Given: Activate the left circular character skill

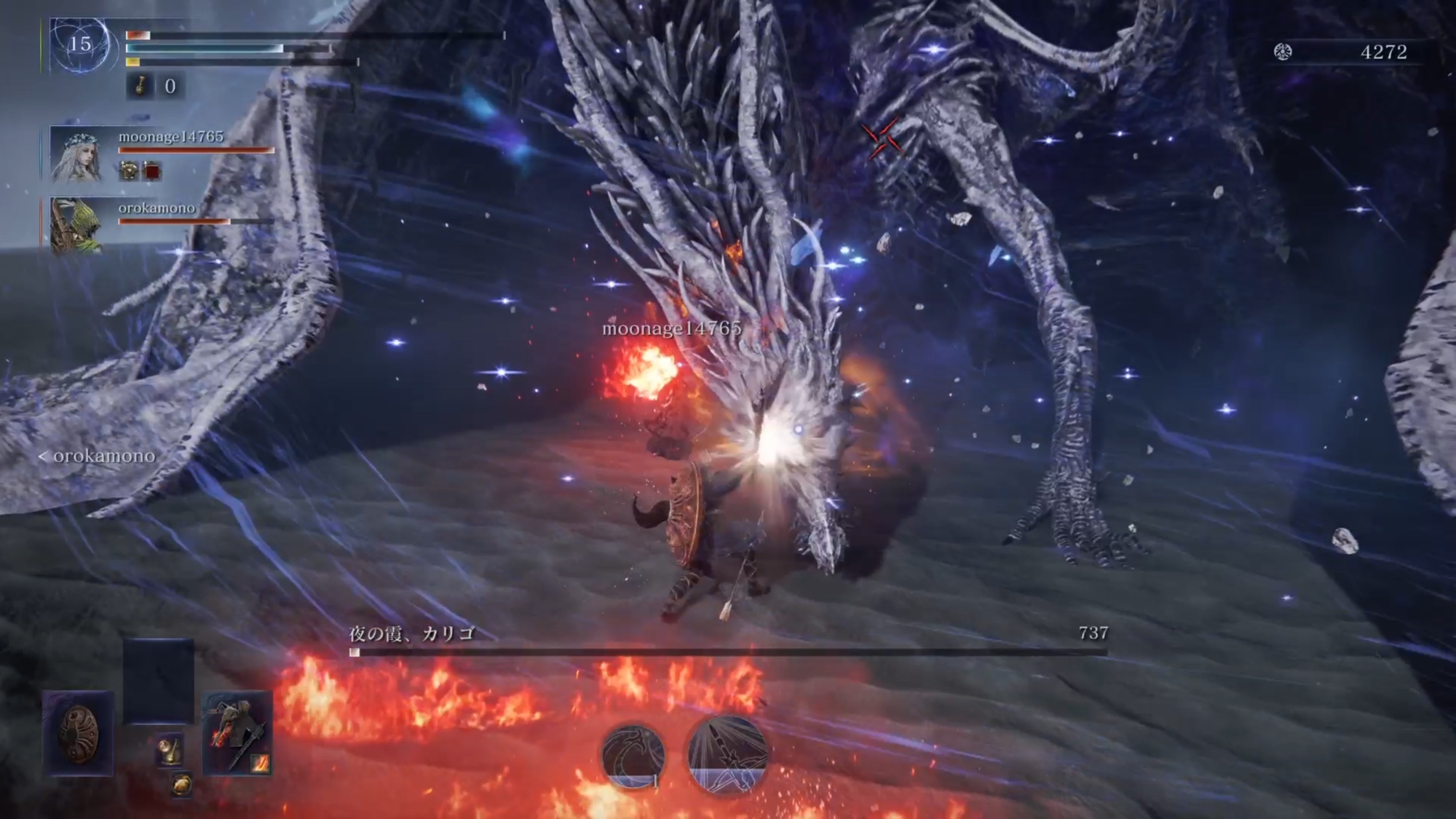Looking at the screenshot, I should pyautogui.click(x=633, y=755).
